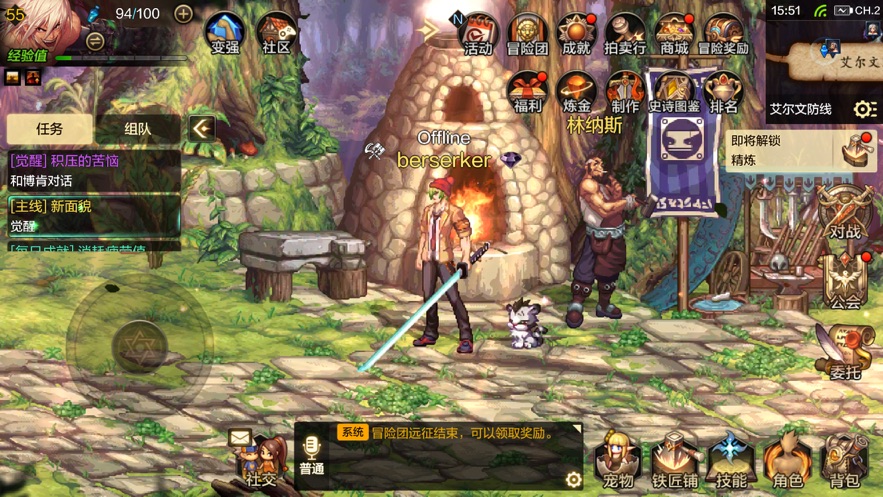Open the 背包 backpack inventory
The height and width of the screenshot is (497, 883).
[x=845, y=462]
